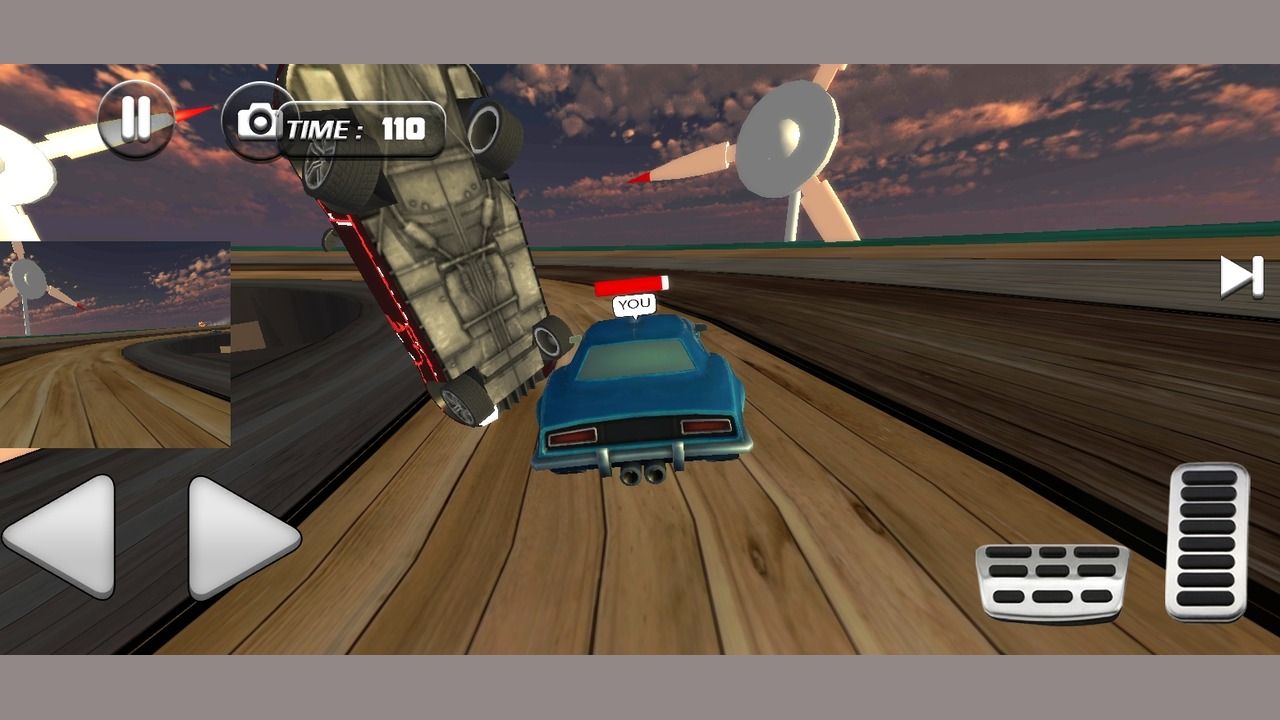This screenshot has width=1280, height=720.
Task: Expand the TIME display panel
Action: click(x=360, y=128)
